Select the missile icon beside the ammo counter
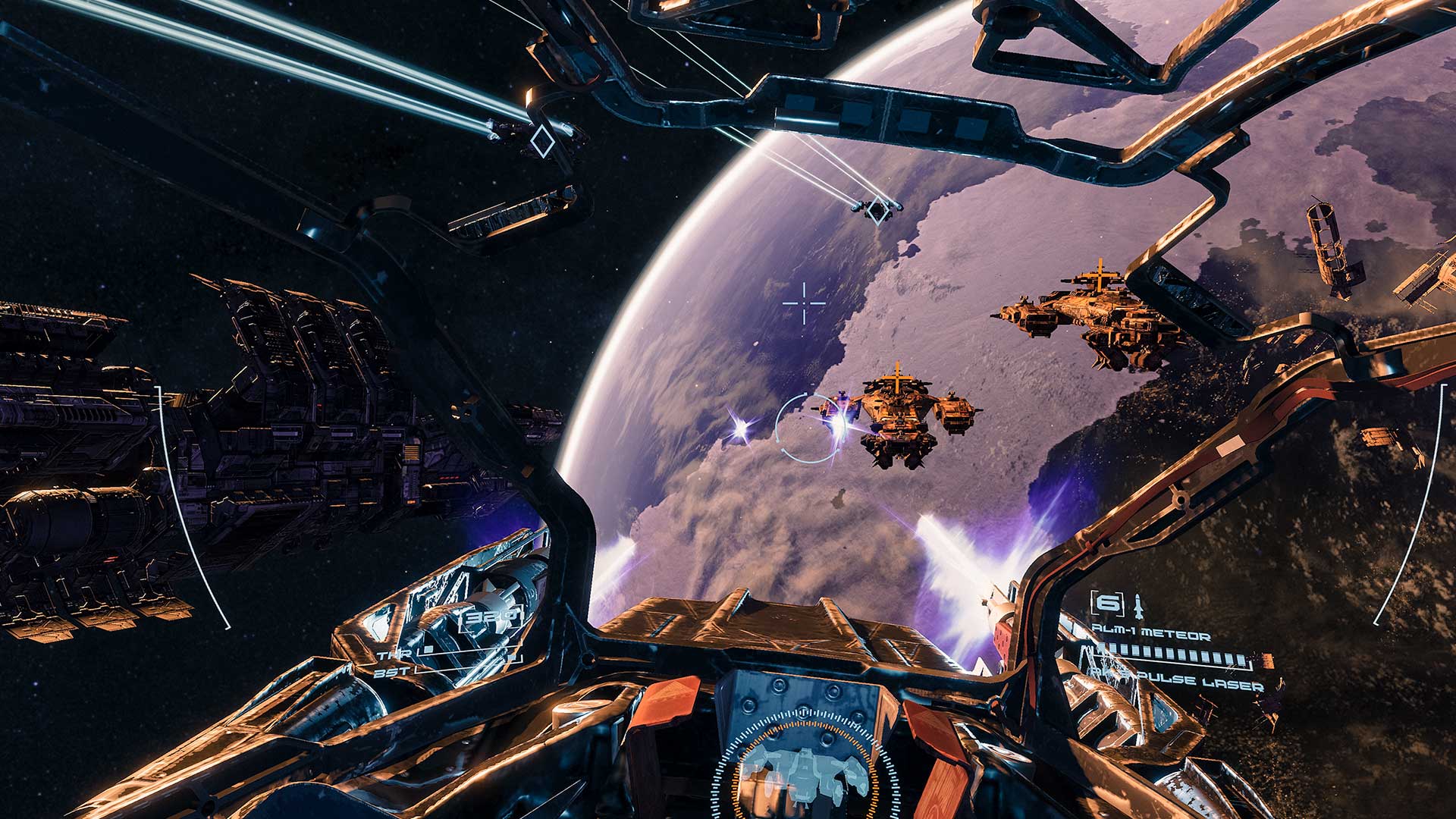The image size is (1456, 819). [x=1137, y=605]
